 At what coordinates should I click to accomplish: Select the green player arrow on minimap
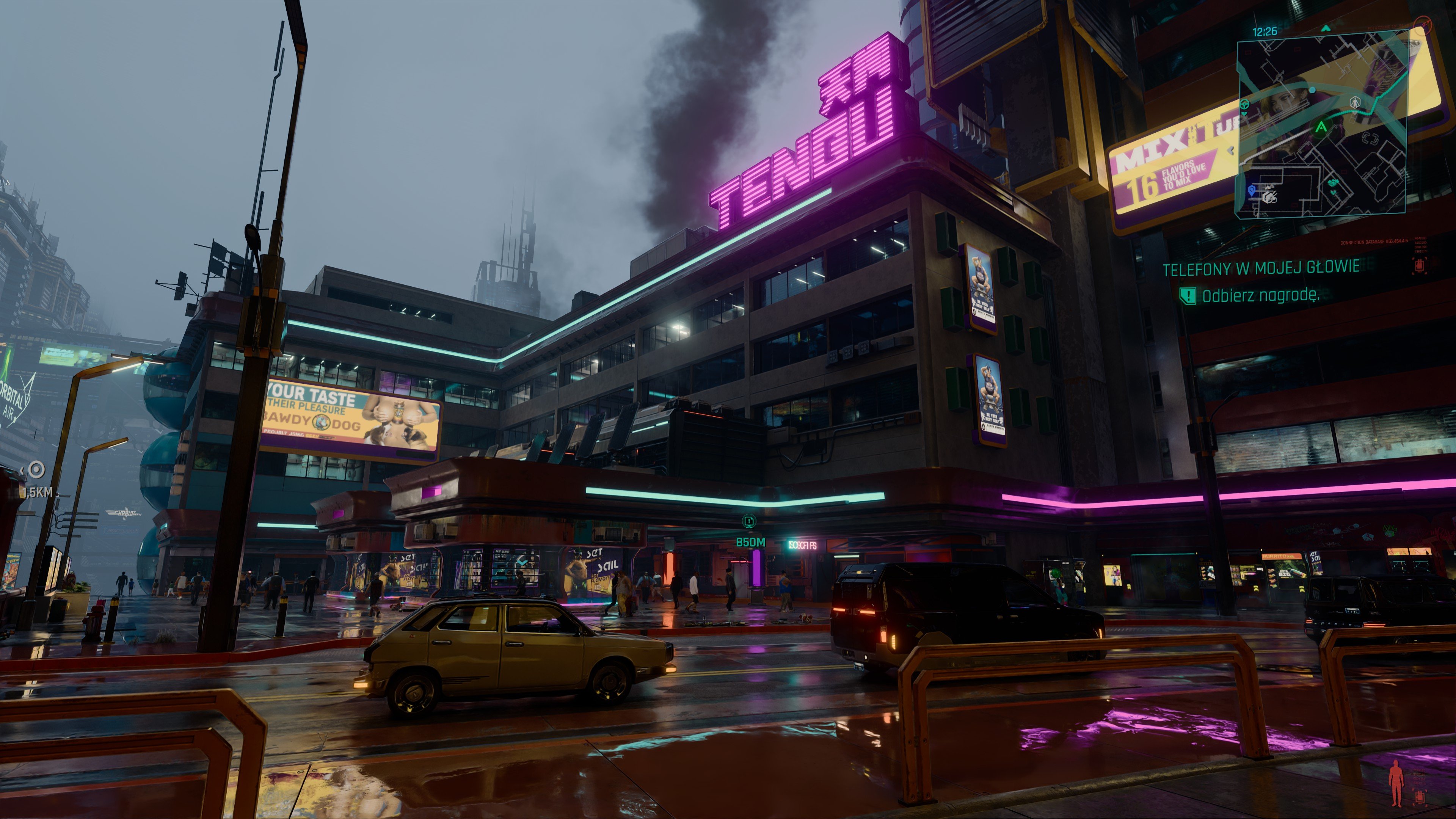(x=1321, y=127)
